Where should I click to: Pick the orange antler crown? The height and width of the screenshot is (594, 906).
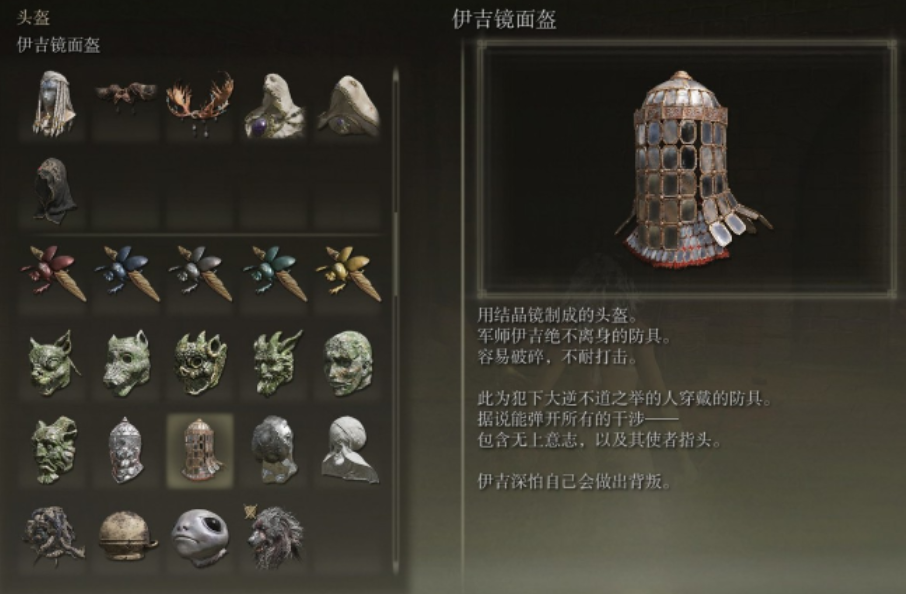(x=199, y=103)
